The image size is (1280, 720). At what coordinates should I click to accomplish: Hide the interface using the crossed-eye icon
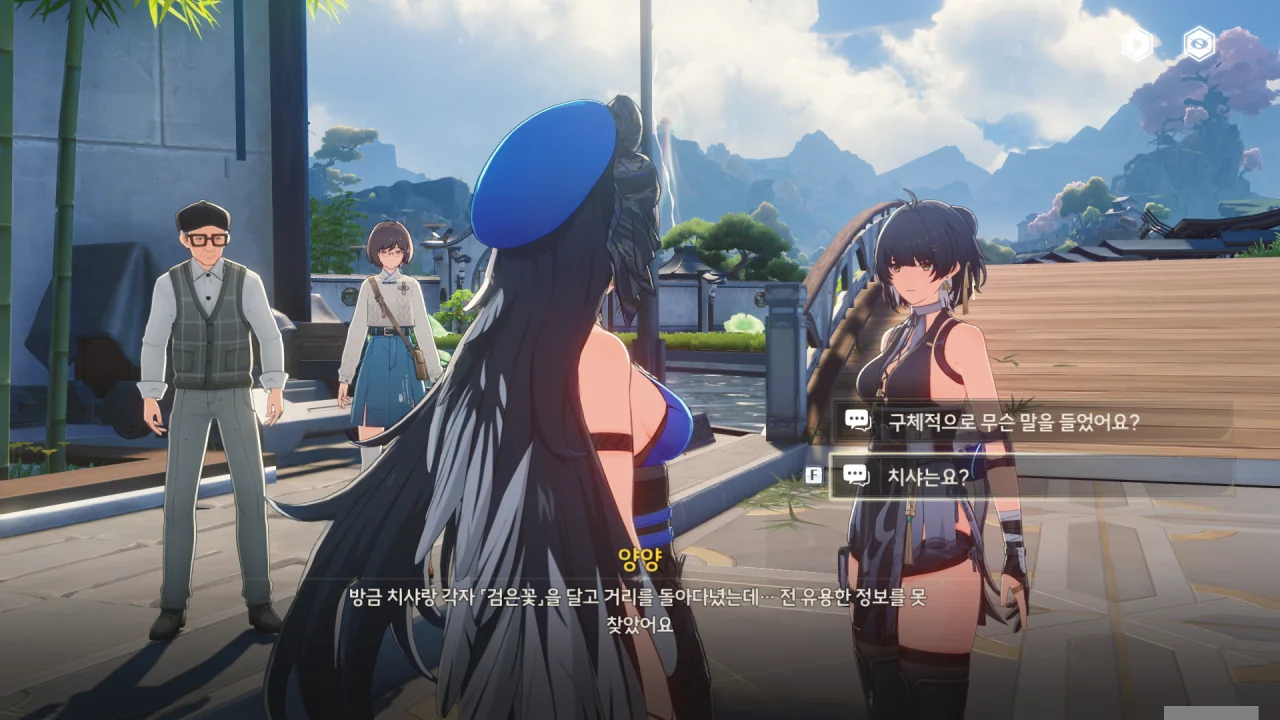[1198, 44]
